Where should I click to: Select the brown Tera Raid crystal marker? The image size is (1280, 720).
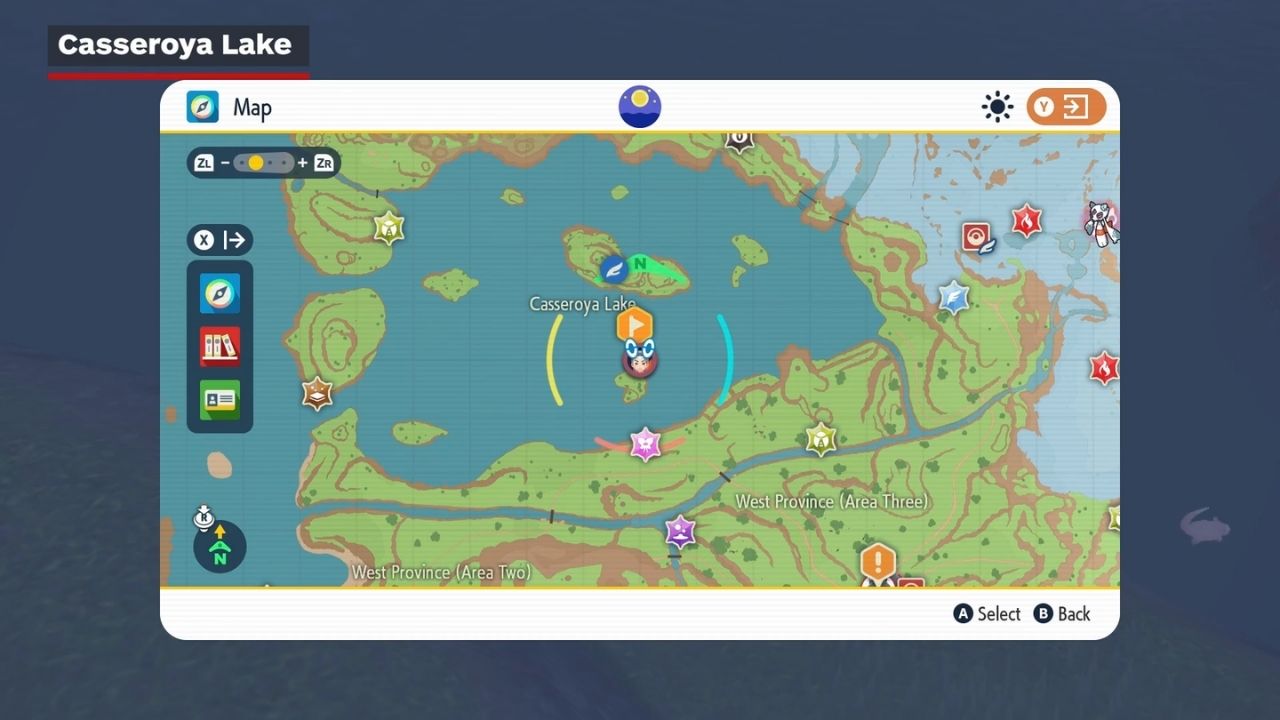[317, 393]
